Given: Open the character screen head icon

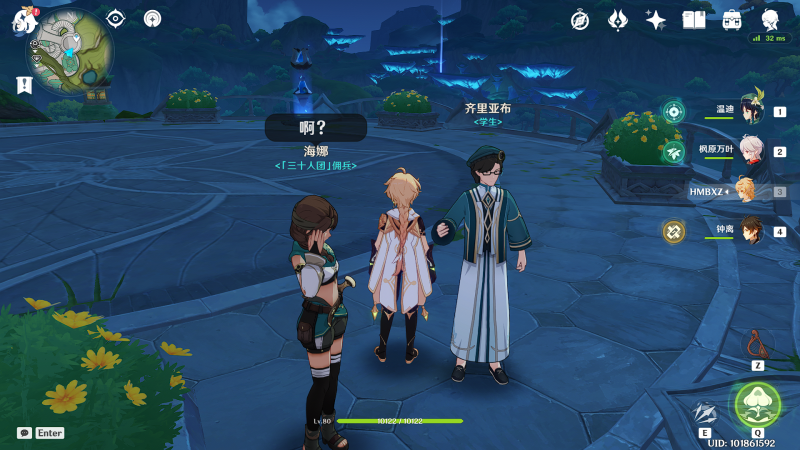Looking at the screenshot, I should pyautogui.click(x=770, y=20).
